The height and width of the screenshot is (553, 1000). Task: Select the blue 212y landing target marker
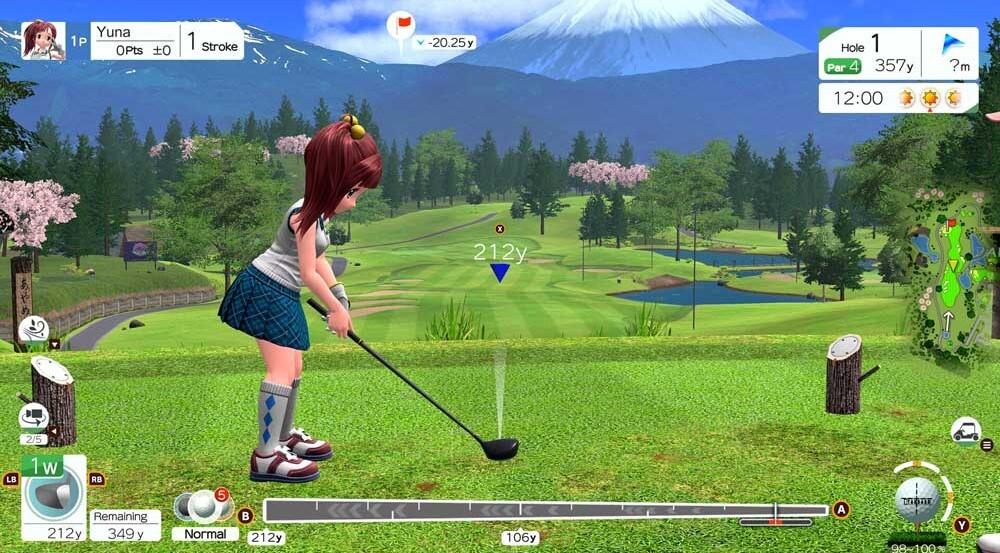[500, 271]
